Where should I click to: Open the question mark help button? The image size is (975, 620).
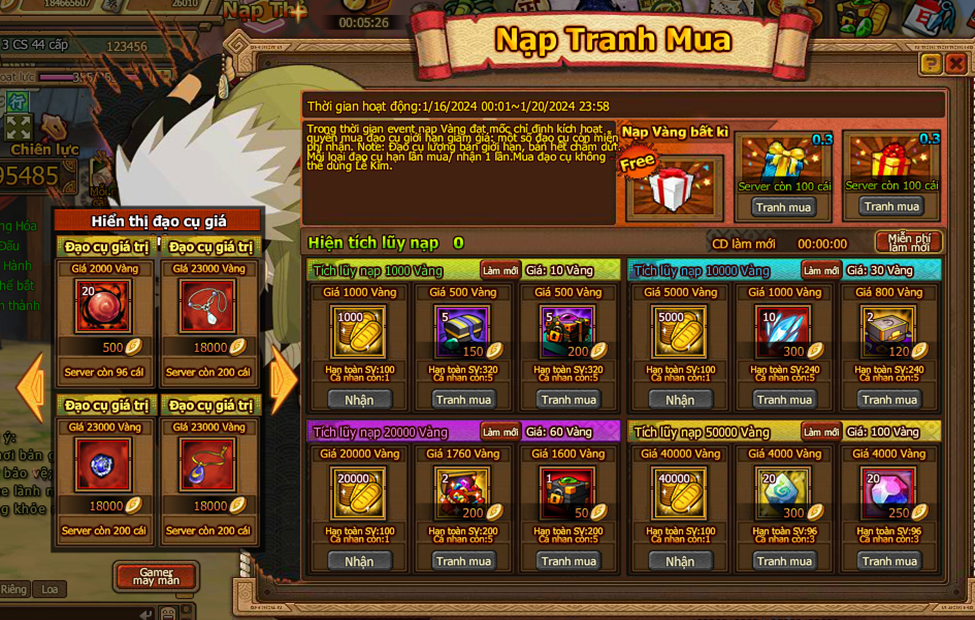[931, 64]
